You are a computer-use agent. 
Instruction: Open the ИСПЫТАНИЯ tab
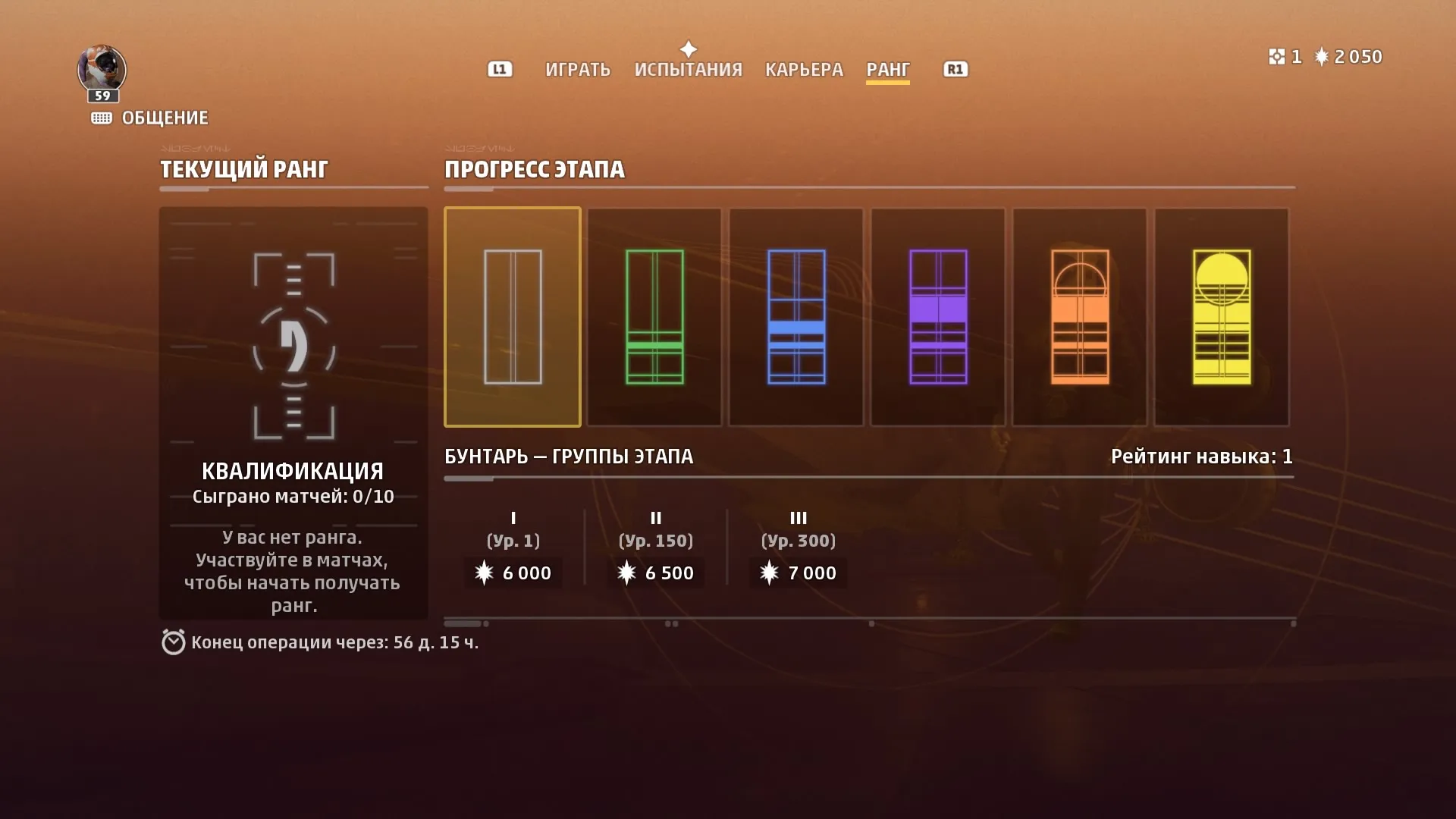click(x=688, y=70)
